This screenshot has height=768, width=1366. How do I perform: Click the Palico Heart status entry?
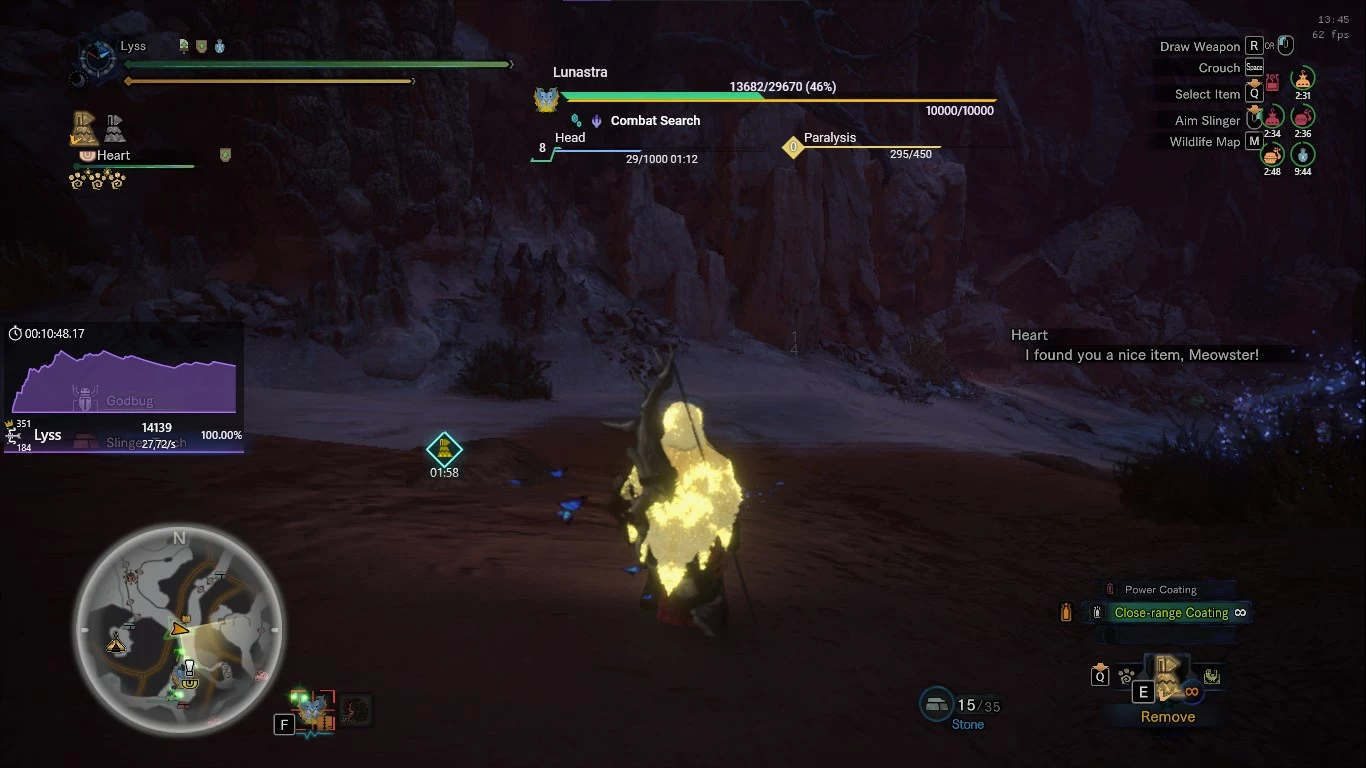click(x=113, y=156)
